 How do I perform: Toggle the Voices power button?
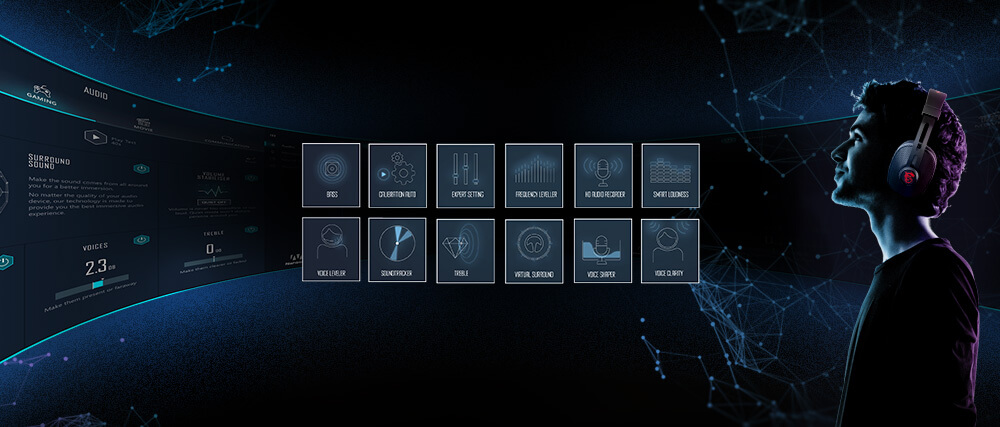click(x=141, y=240)
